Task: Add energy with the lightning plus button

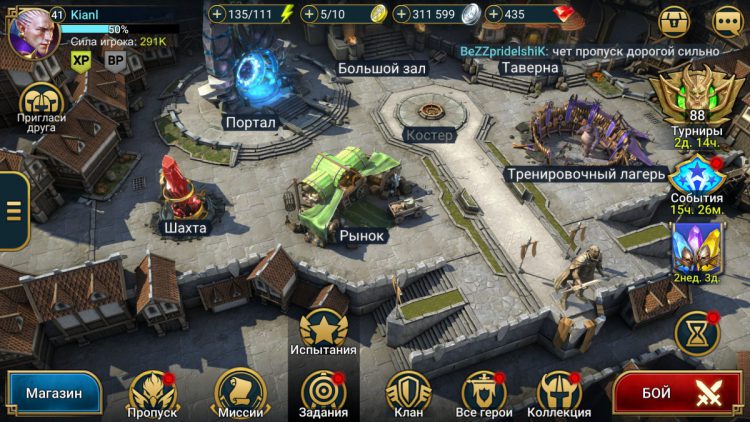Action: click(x=219, y=15)
